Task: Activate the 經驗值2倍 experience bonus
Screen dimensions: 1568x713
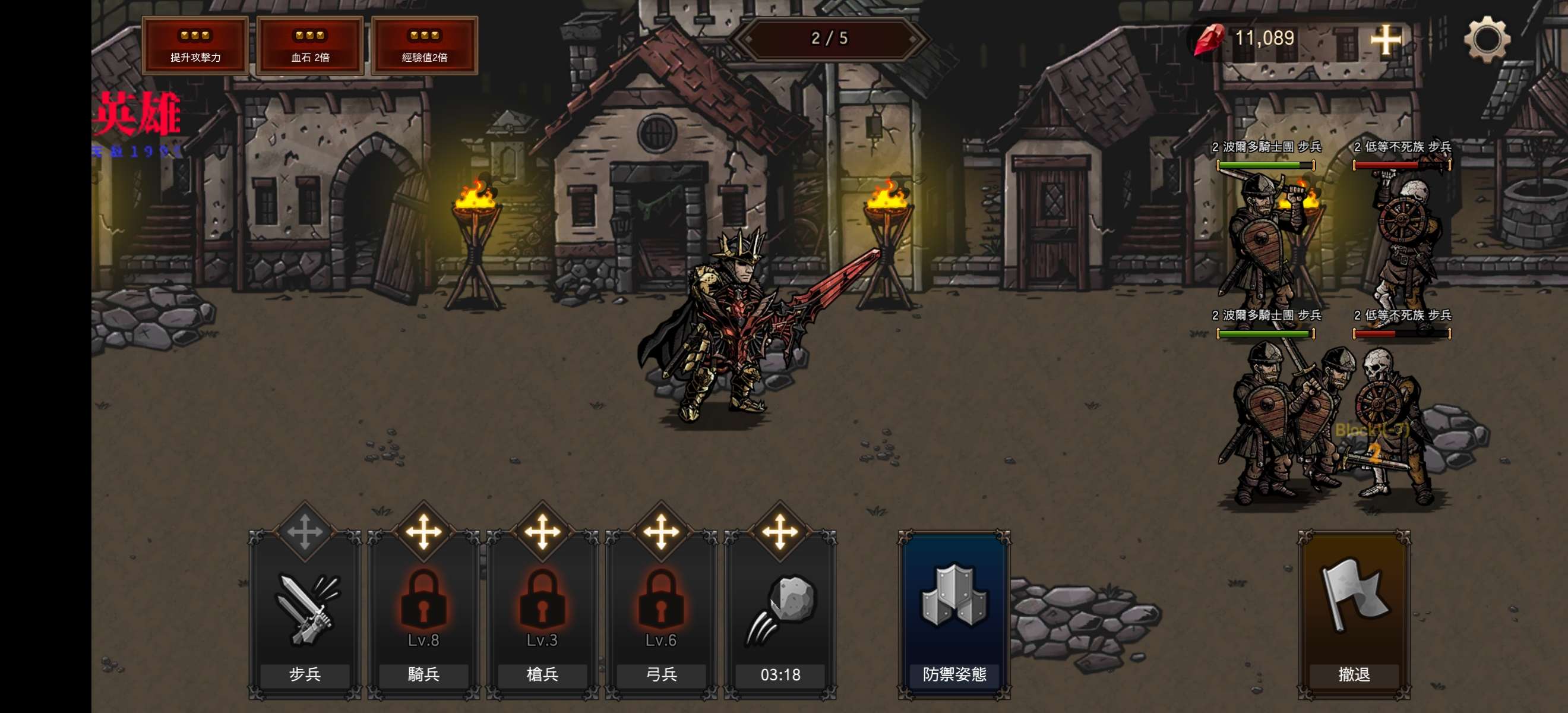Action: click(424, 46)
